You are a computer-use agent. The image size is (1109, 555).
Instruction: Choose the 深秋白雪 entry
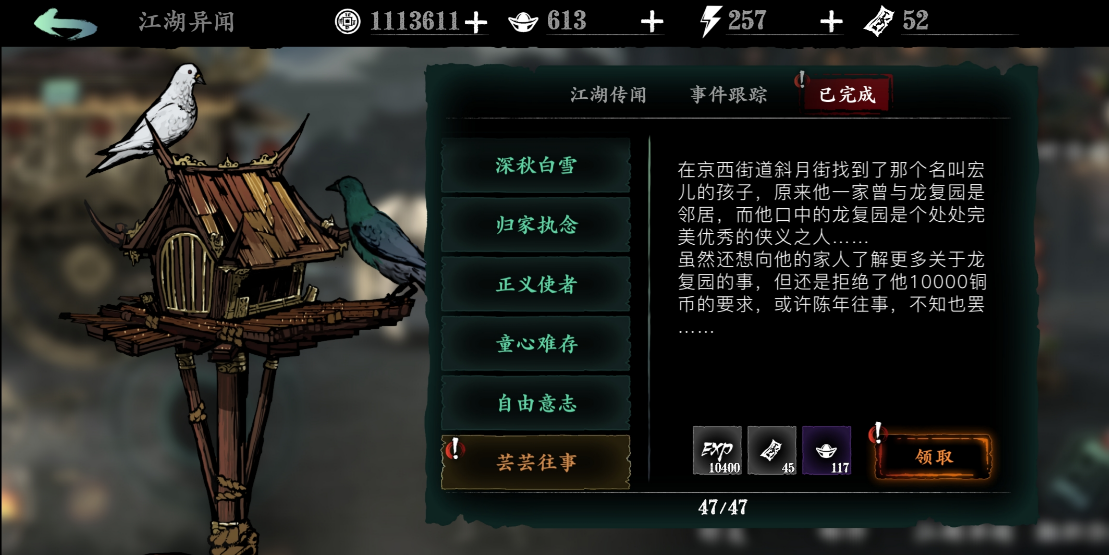[536, 165]
